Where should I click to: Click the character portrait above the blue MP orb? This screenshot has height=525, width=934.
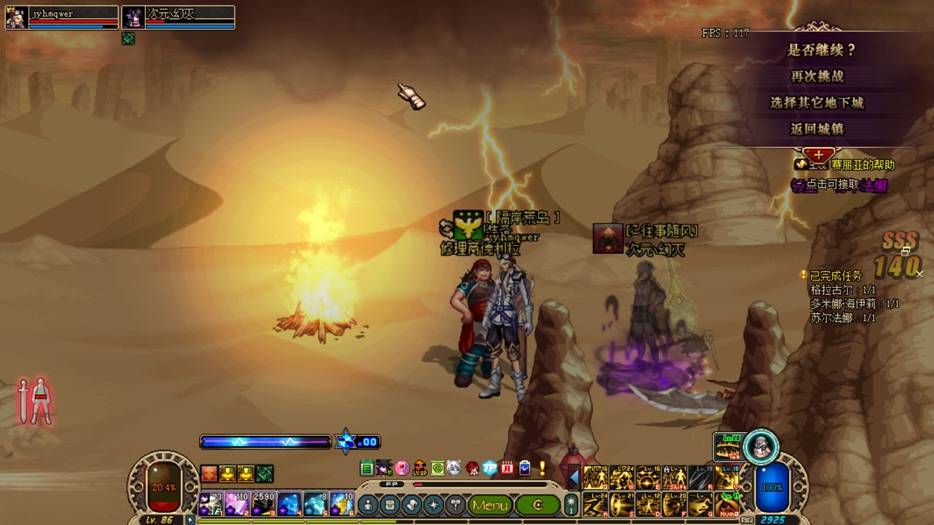click(762, 443)
